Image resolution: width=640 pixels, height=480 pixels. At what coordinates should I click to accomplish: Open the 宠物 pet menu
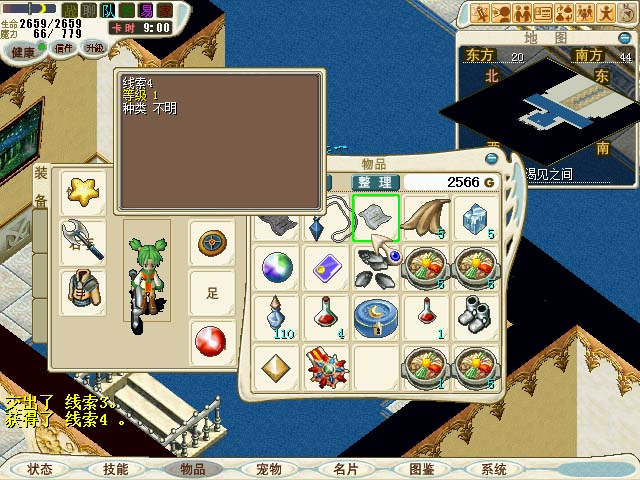269,468
